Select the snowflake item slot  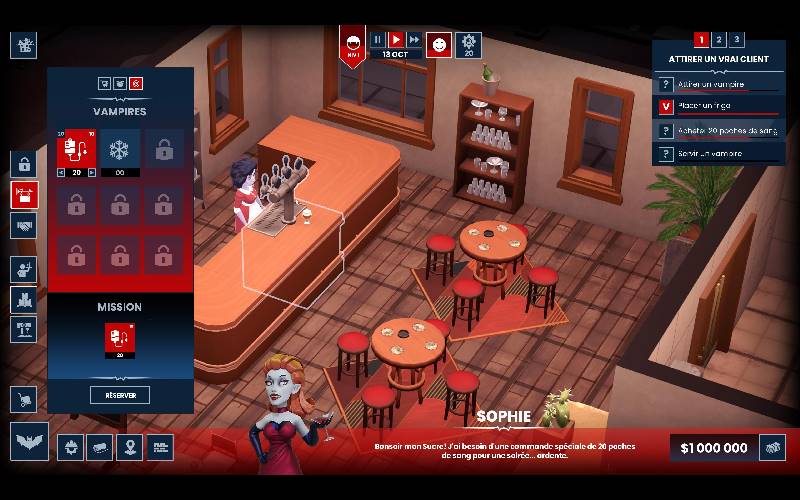point(120,149)
